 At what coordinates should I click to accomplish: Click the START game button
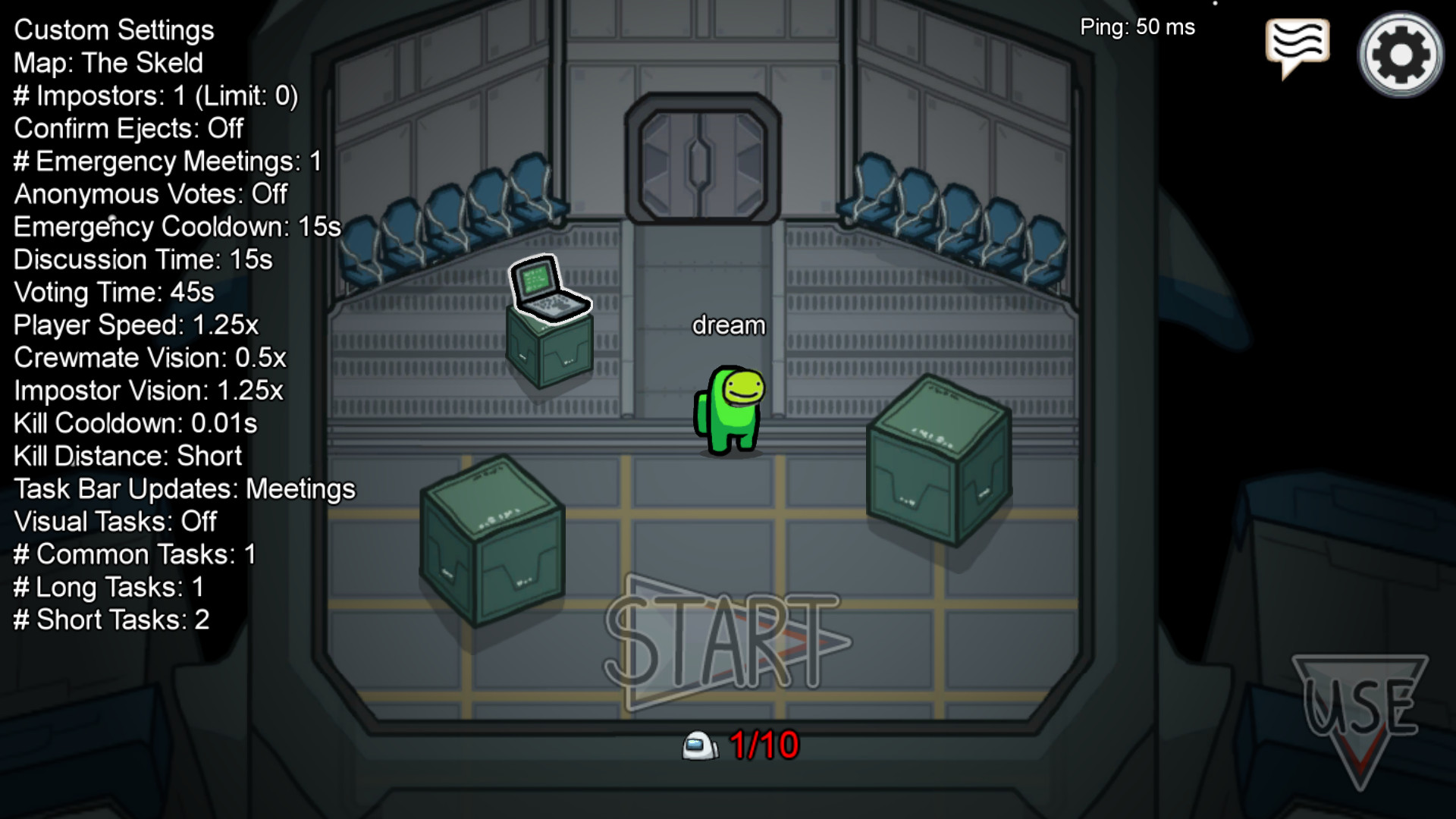(x=726, y=642)
